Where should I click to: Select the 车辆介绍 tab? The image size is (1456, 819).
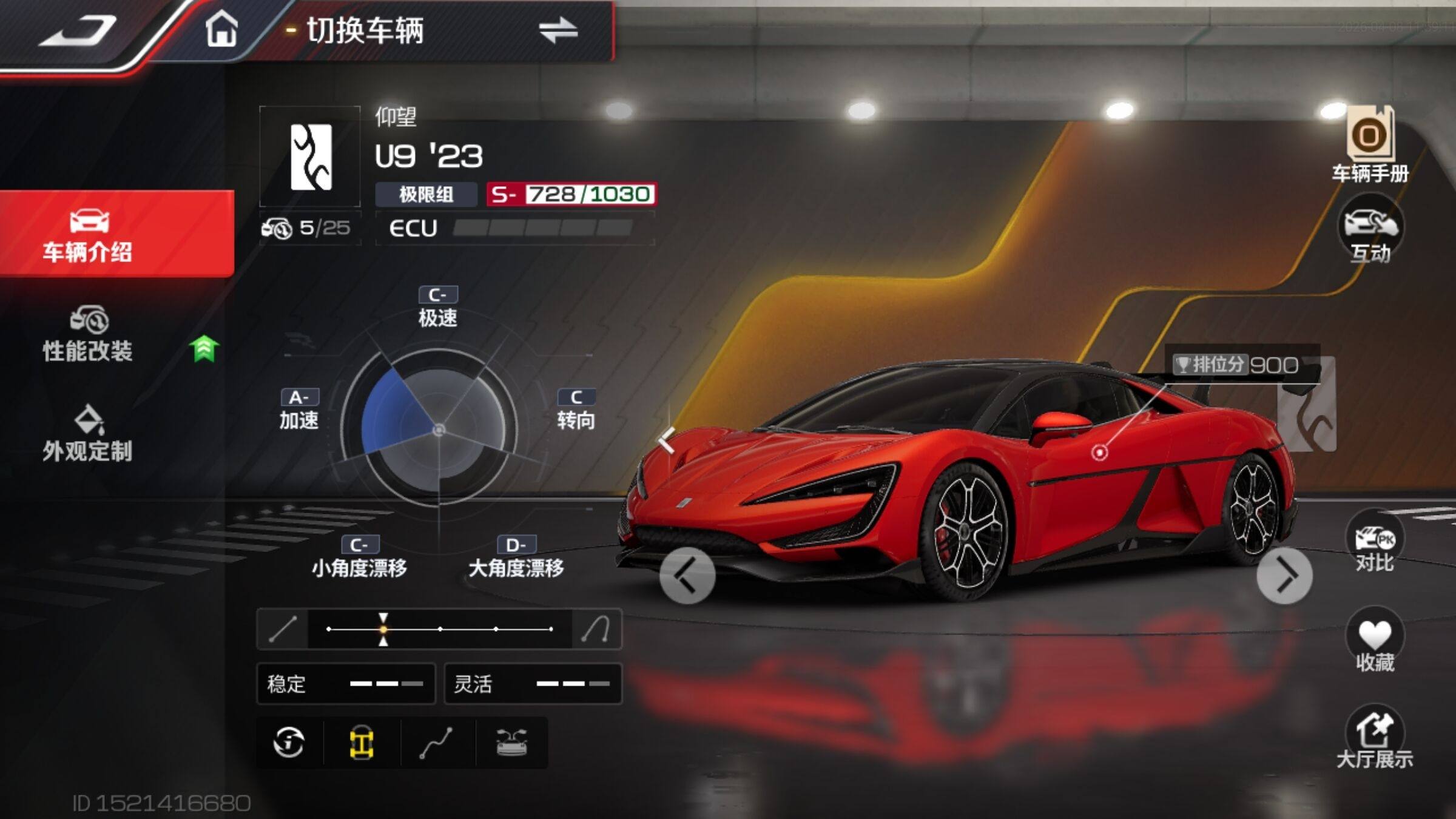[88, 235]
